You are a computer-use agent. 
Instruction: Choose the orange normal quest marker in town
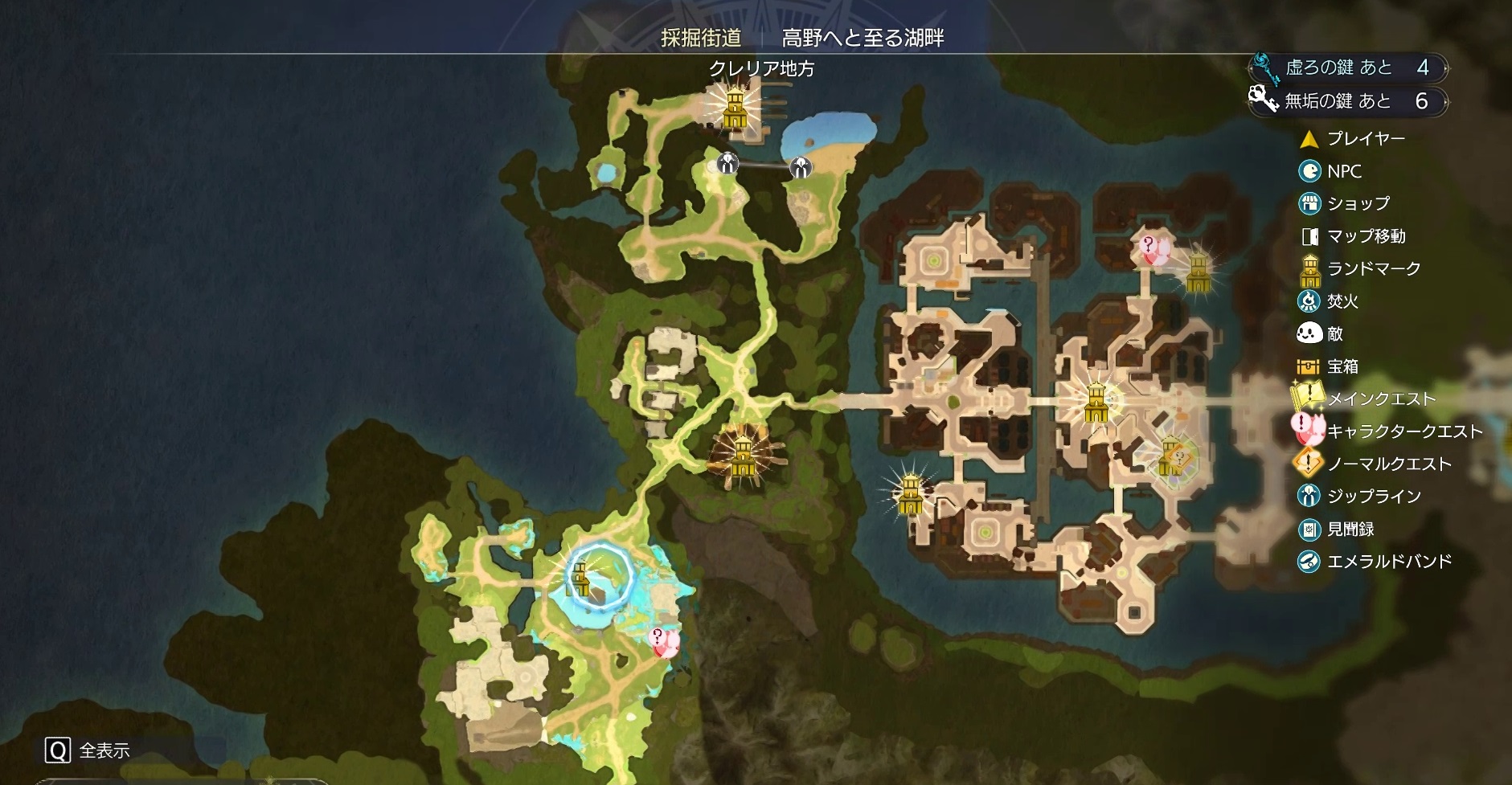[x=1174, y=459]
